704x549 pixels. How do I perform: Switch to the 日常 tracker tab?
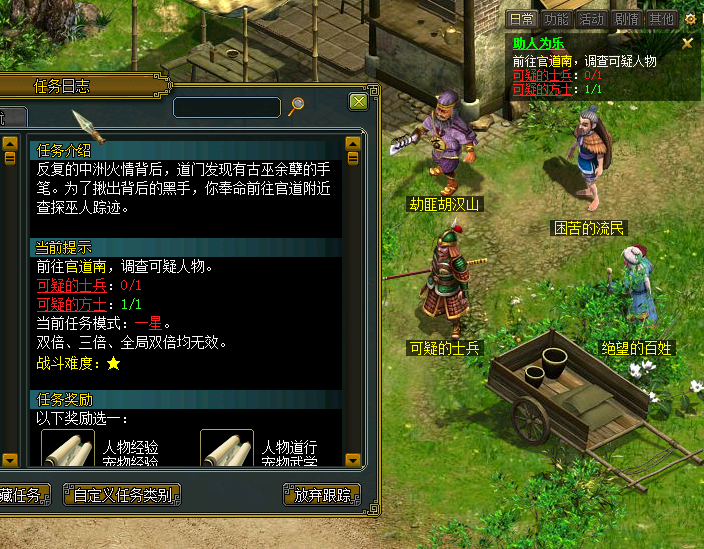coord(521,19)
